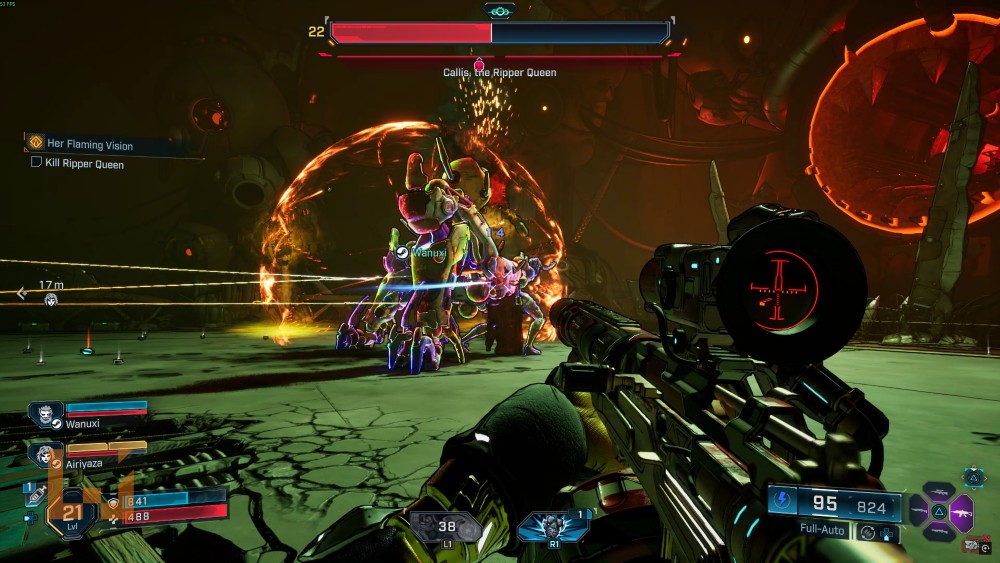
Task: Click Wanuxi's teammate portrait
Action: click(x=46, y=410)
